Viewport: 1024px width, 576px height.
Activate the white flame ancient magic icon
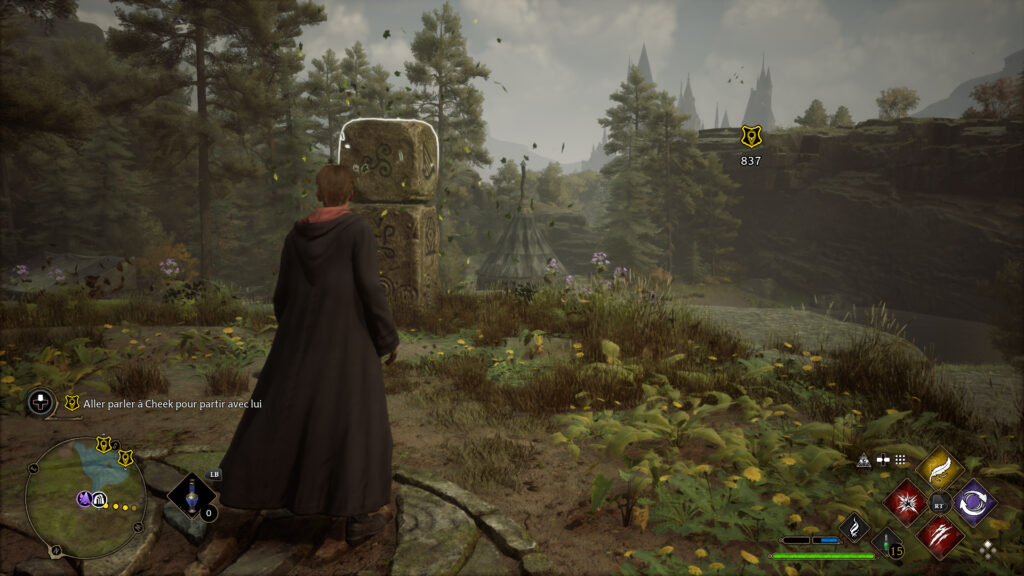(854, 529)
